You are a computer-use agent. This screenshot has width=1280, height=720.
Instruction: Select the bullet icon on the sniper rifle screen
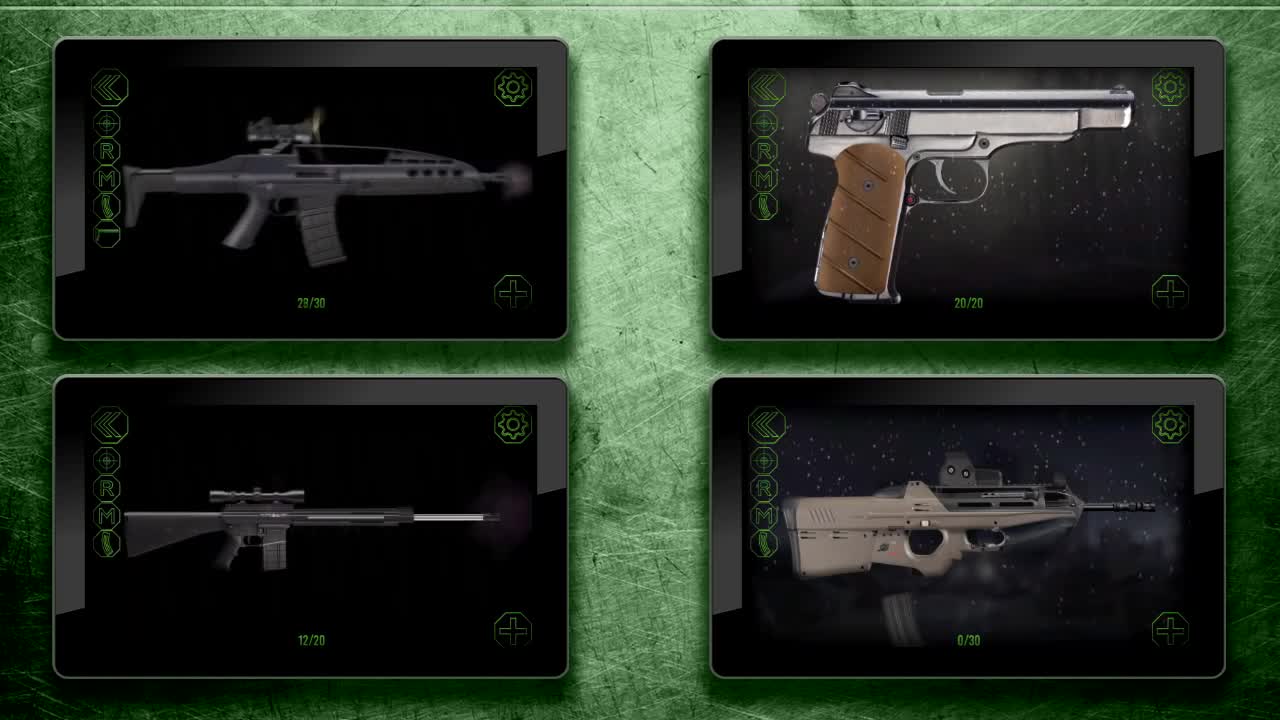click(107, 542)
